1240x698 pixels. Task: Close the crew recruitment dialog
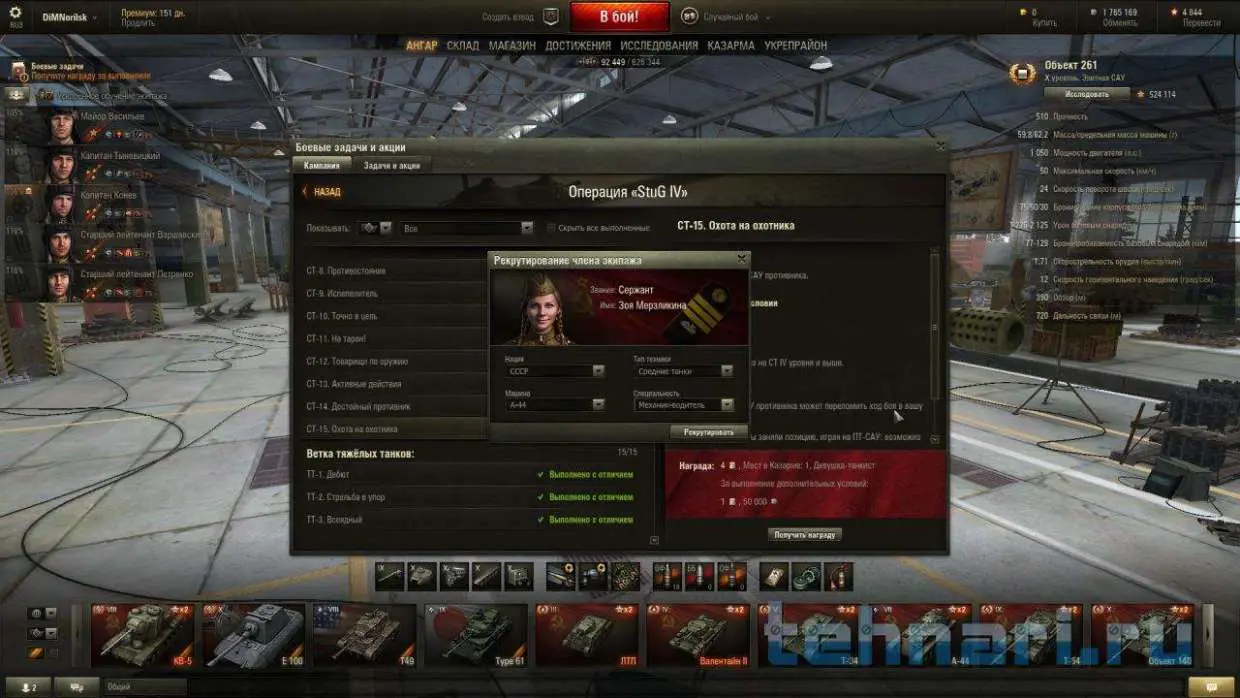[x=741, y=258]
